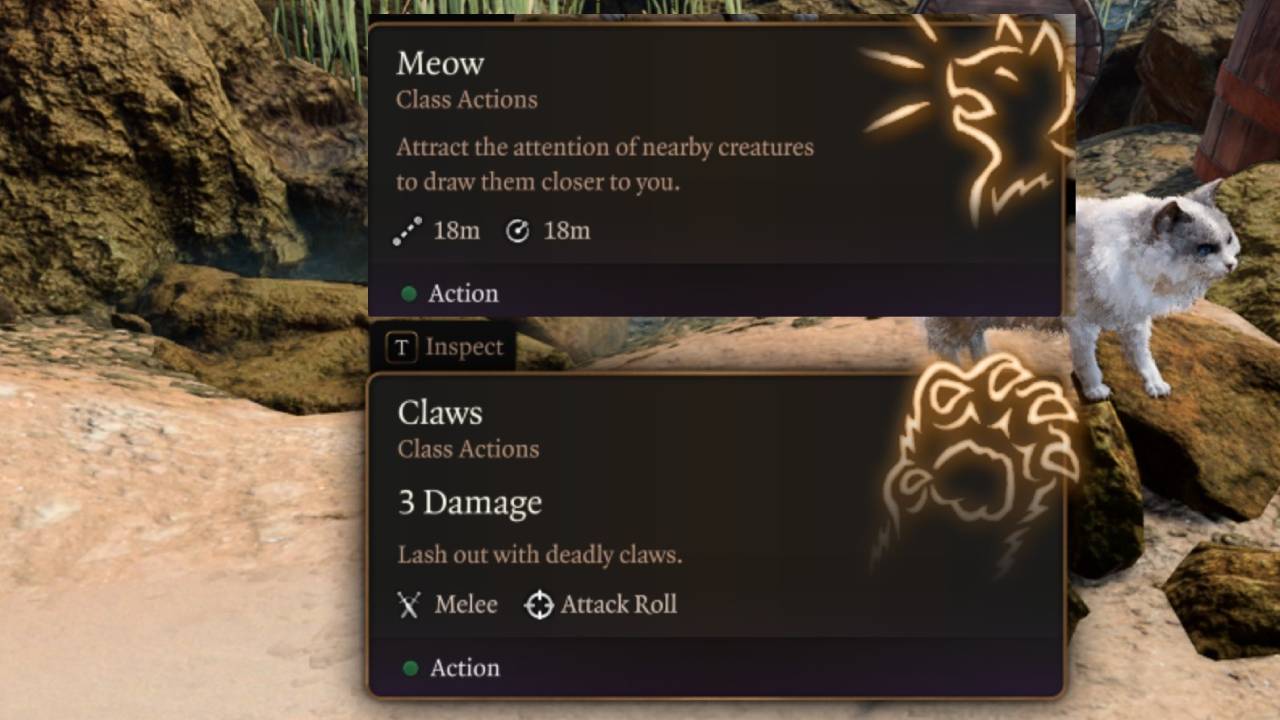
Task: Click Class Actions under Claws
Action: [x=466, y=449]
